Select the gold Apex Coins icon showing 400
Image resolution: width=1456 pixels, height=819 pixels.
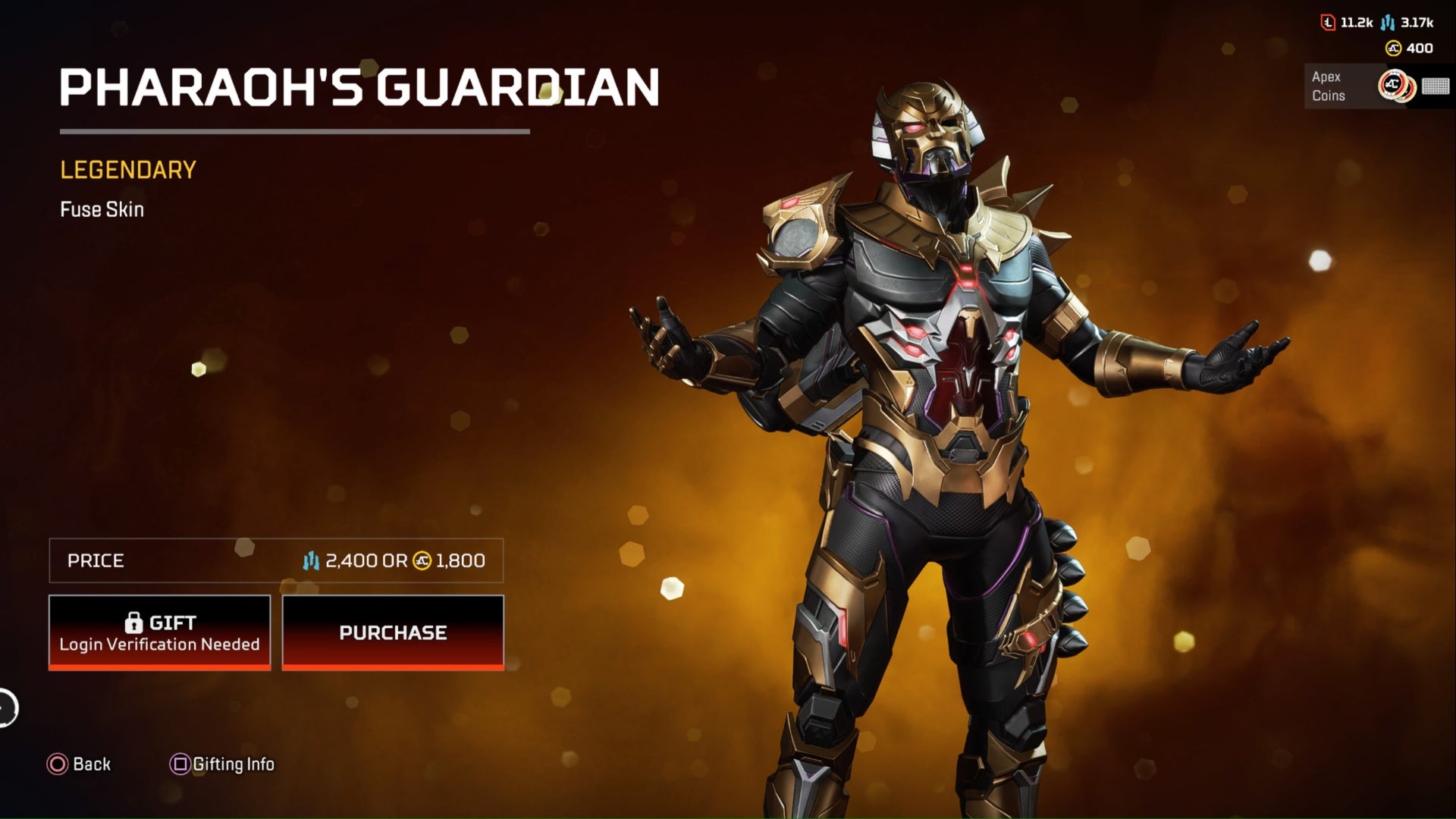pos(1394,49)
